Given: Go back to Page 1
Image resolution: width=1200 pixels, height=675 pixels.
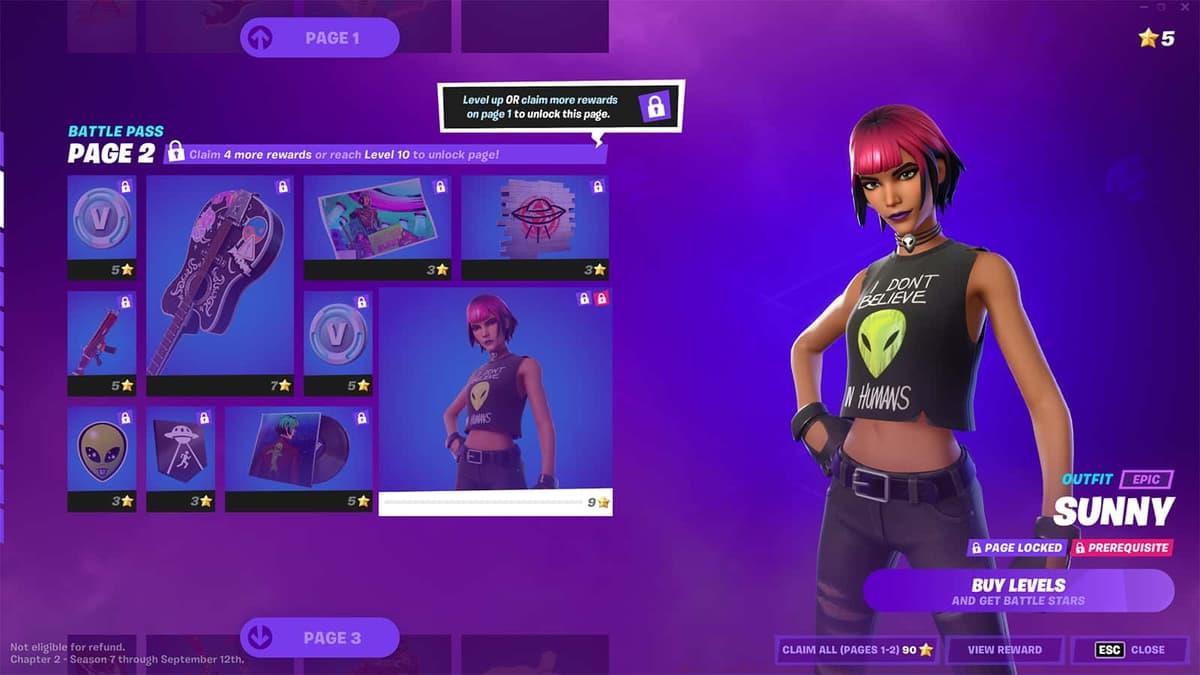Looking at the screenshot, I should point(319,38).
